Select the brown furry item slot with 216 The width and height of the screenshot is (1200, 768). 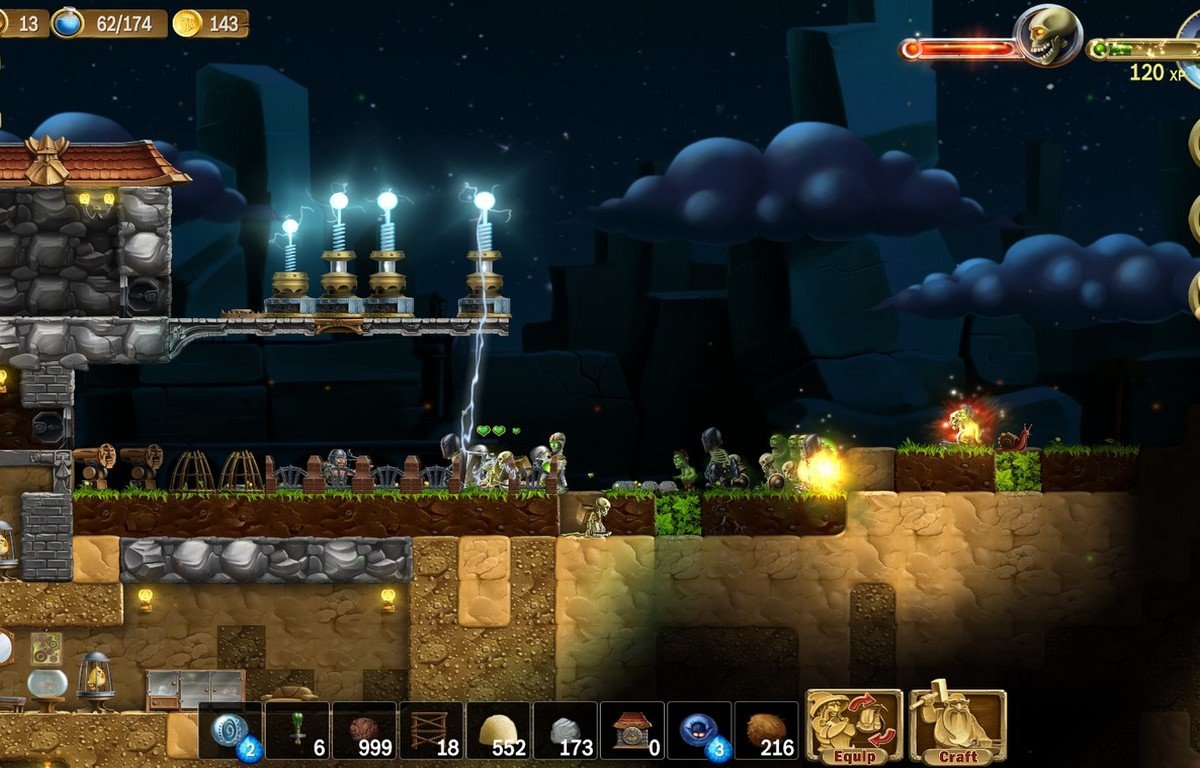click(x=766, y=731)
